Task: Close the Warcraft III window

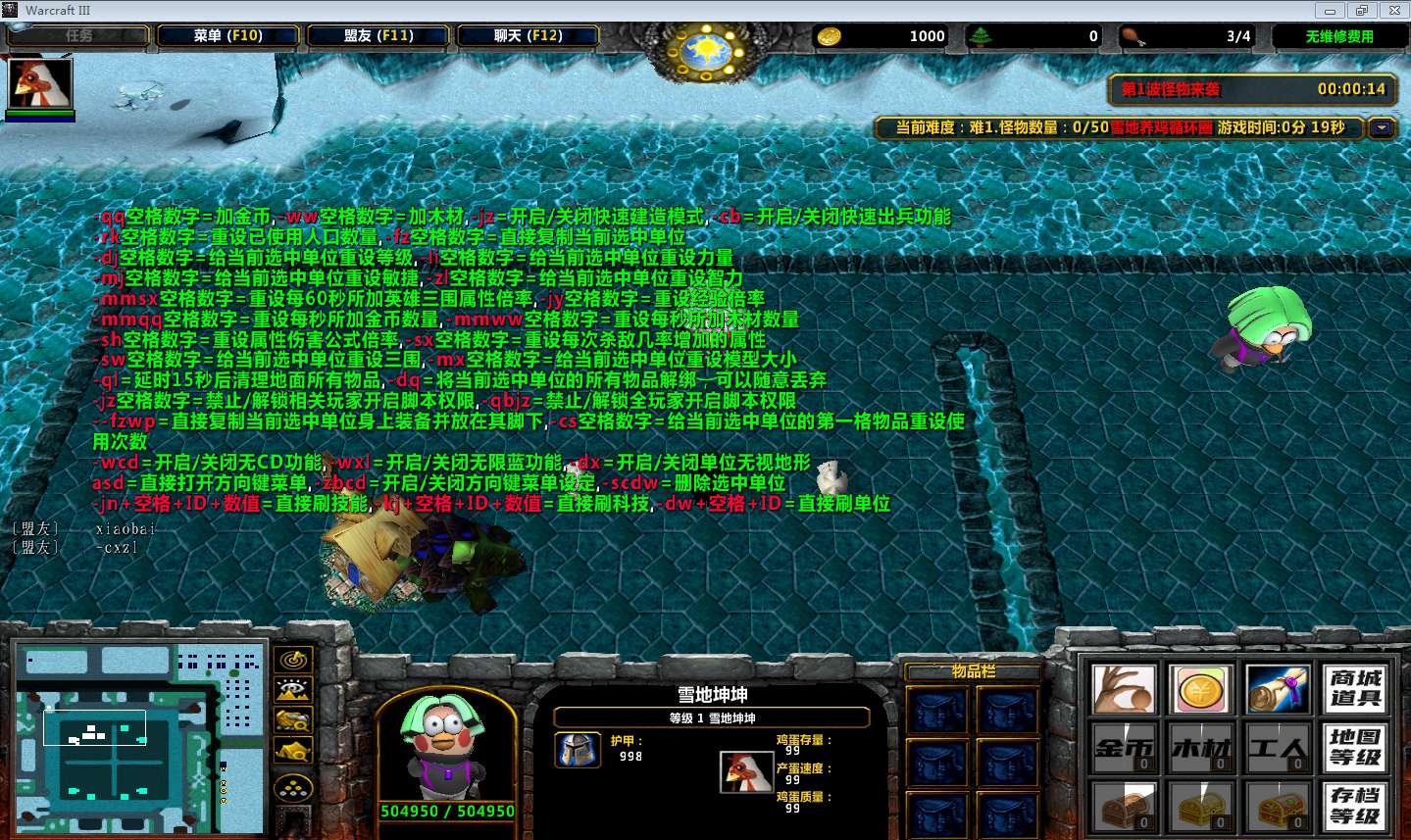Action: (1393, 11)
